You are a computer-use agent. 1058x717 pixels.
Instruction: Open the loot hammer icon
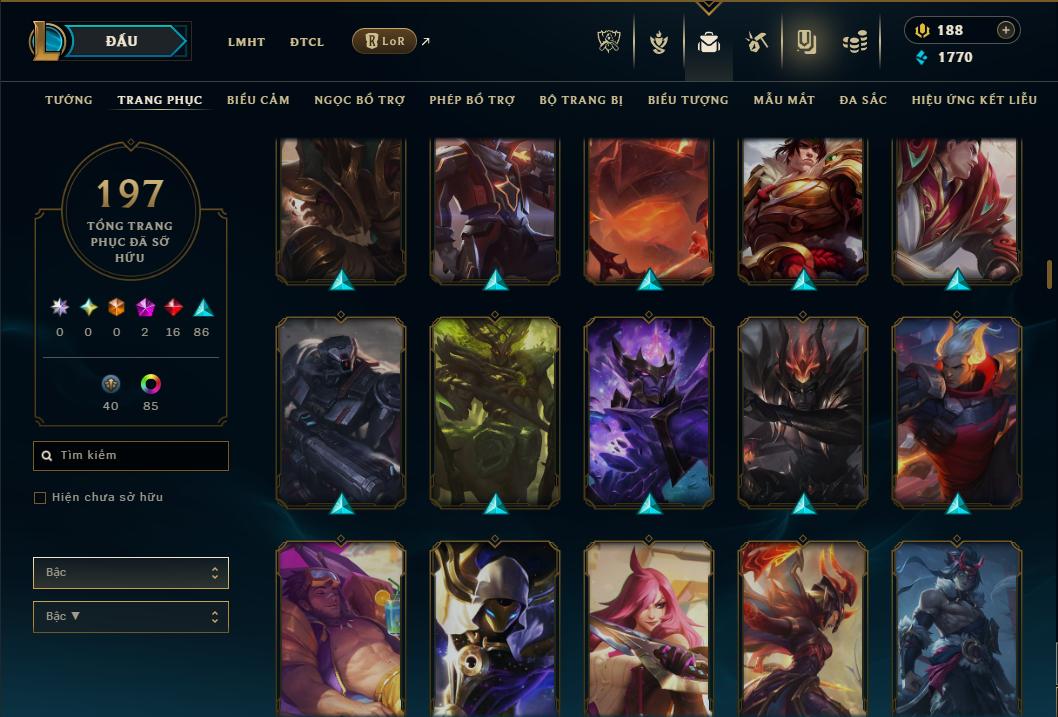pos(756,42)
